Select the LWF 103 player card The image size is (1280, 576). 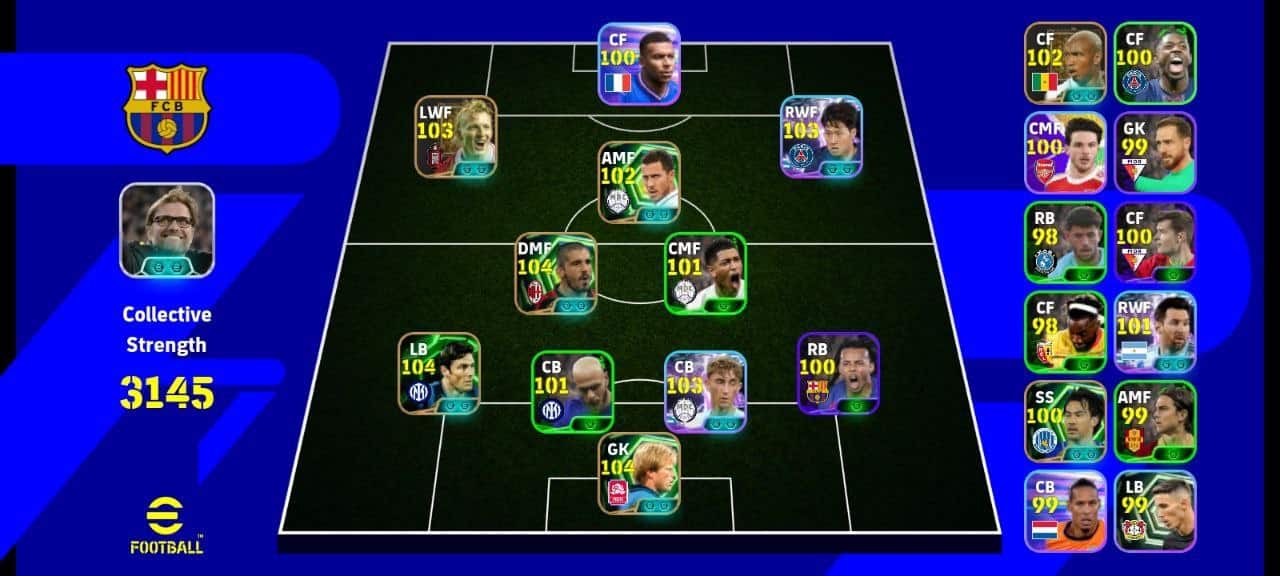pyautogui.click(x=456, y=137)
